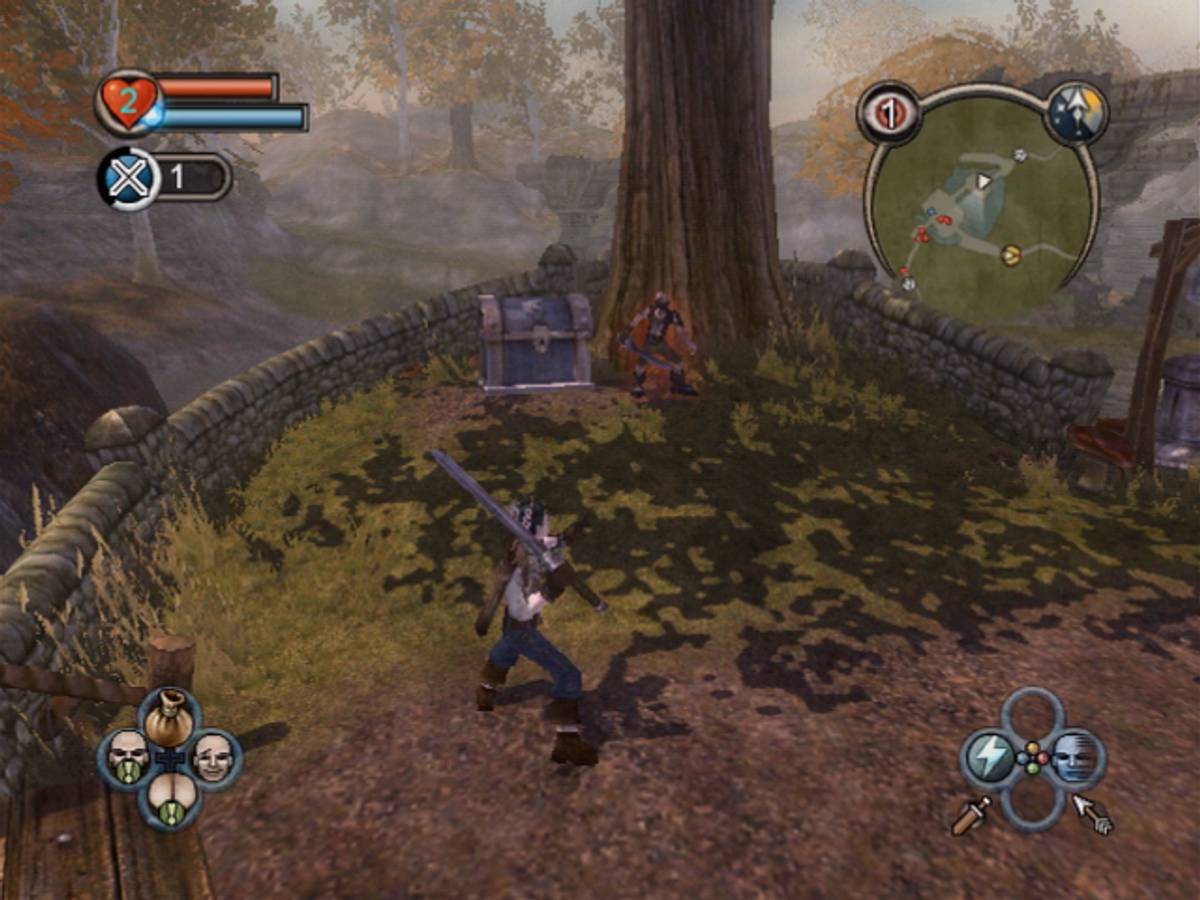This screenshot has height=900, width=1200.
Task: Perform the smiling face expression
Action: pyautogui.click(x=211, y=759)
